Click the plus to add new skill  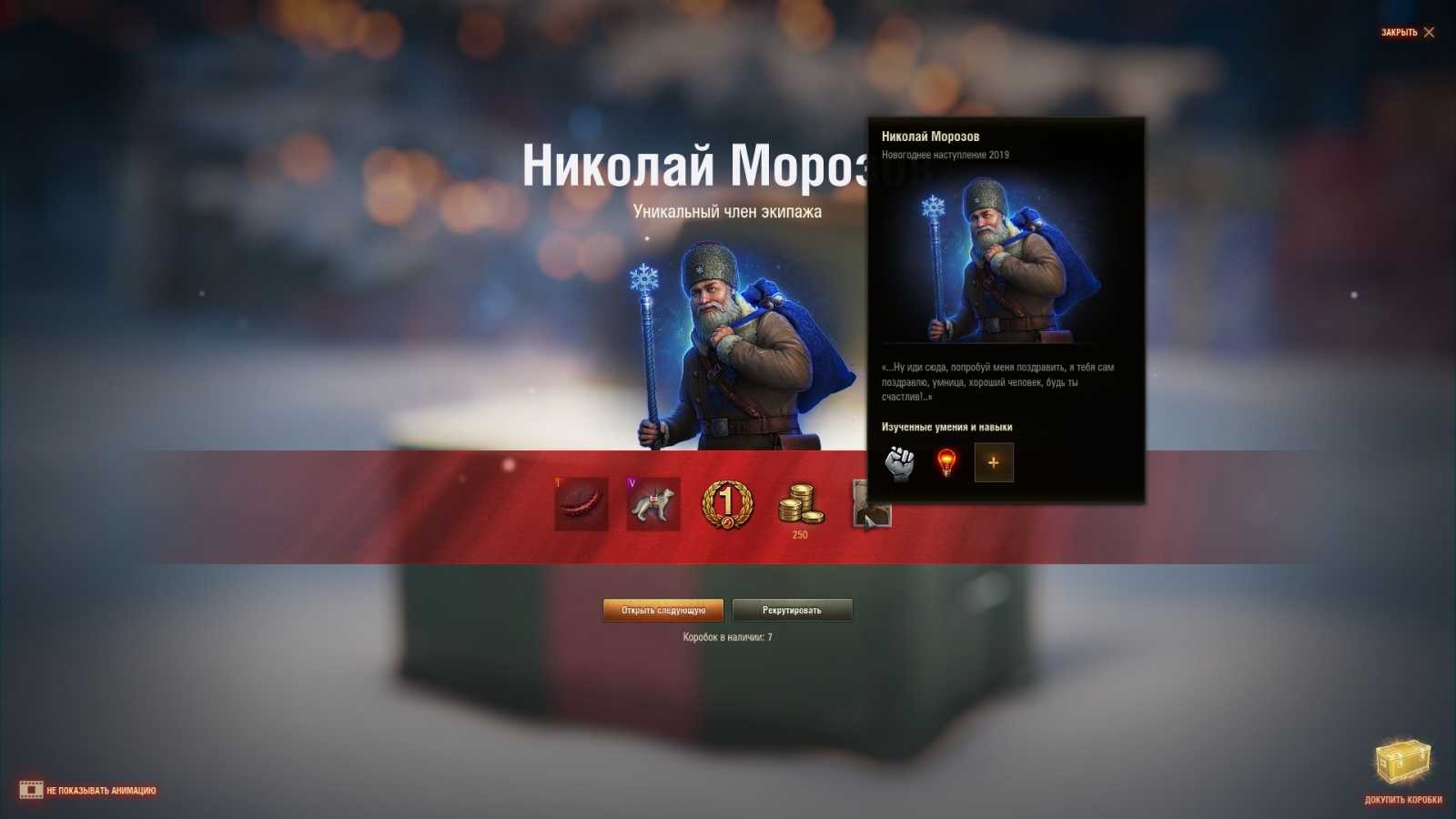pyautogui.click(x=994, y=462)
